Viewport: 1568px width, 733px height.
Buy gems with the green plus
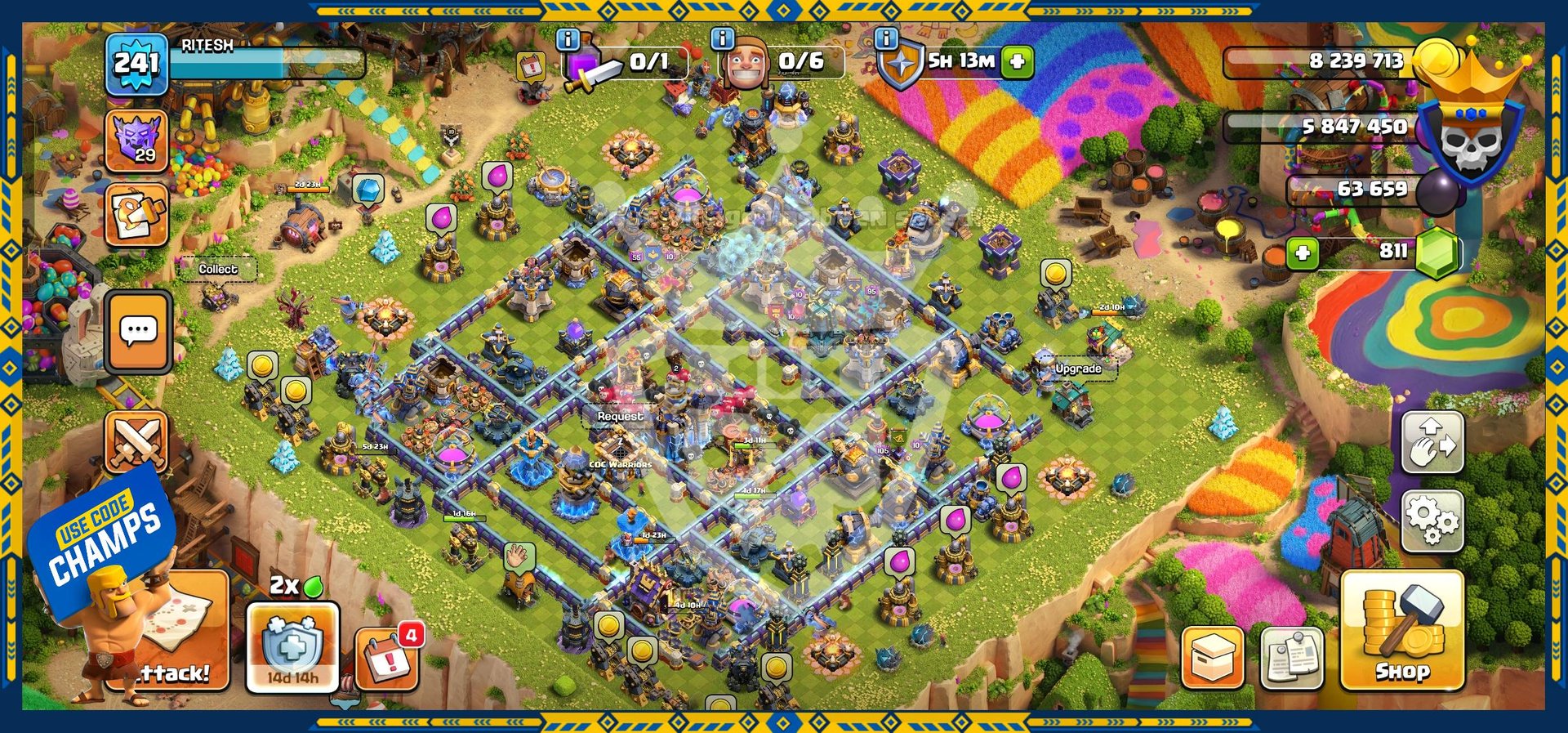click(x=1303, y=253)
